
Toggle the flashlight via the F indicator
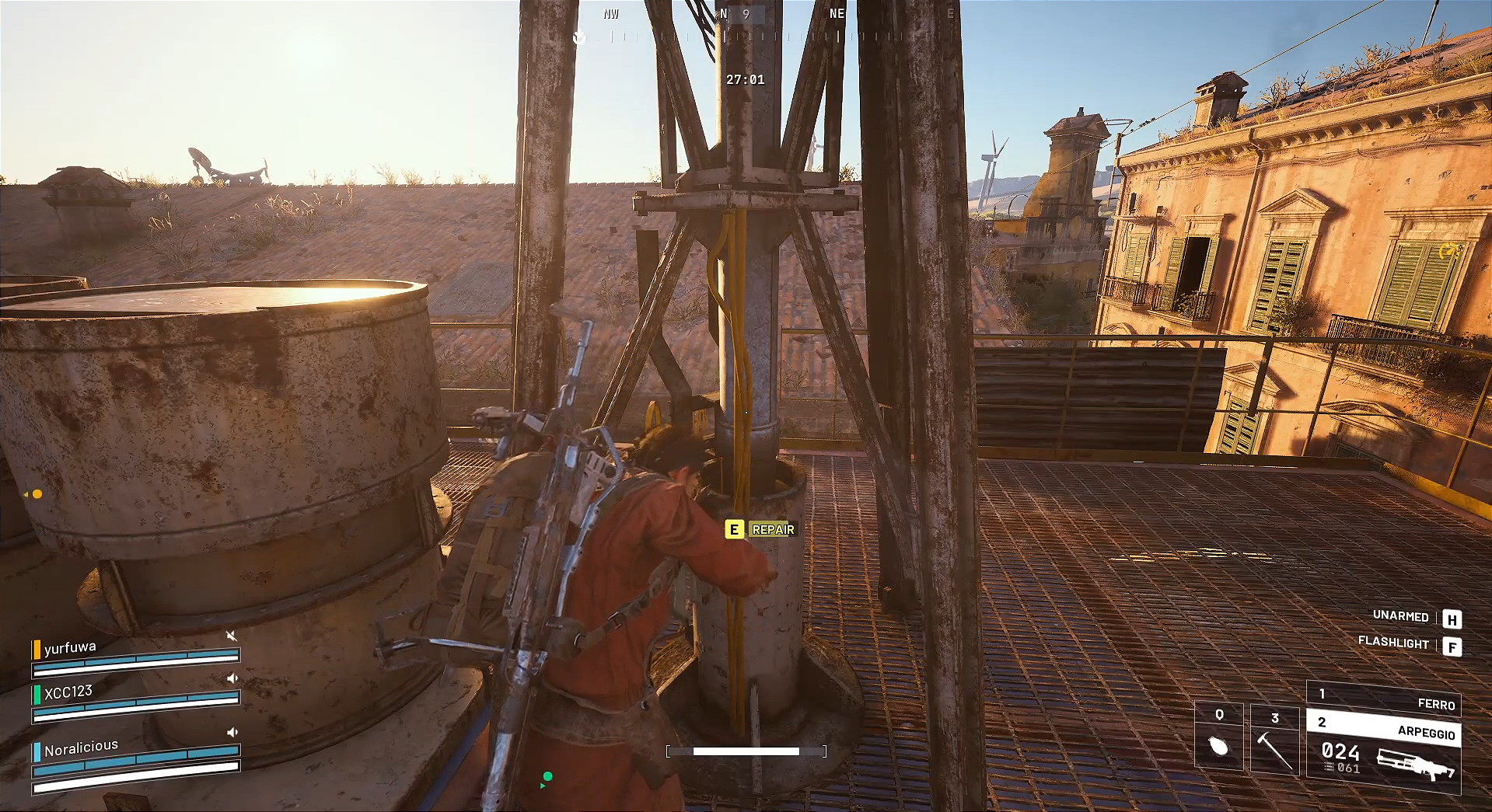[1452, 644]
